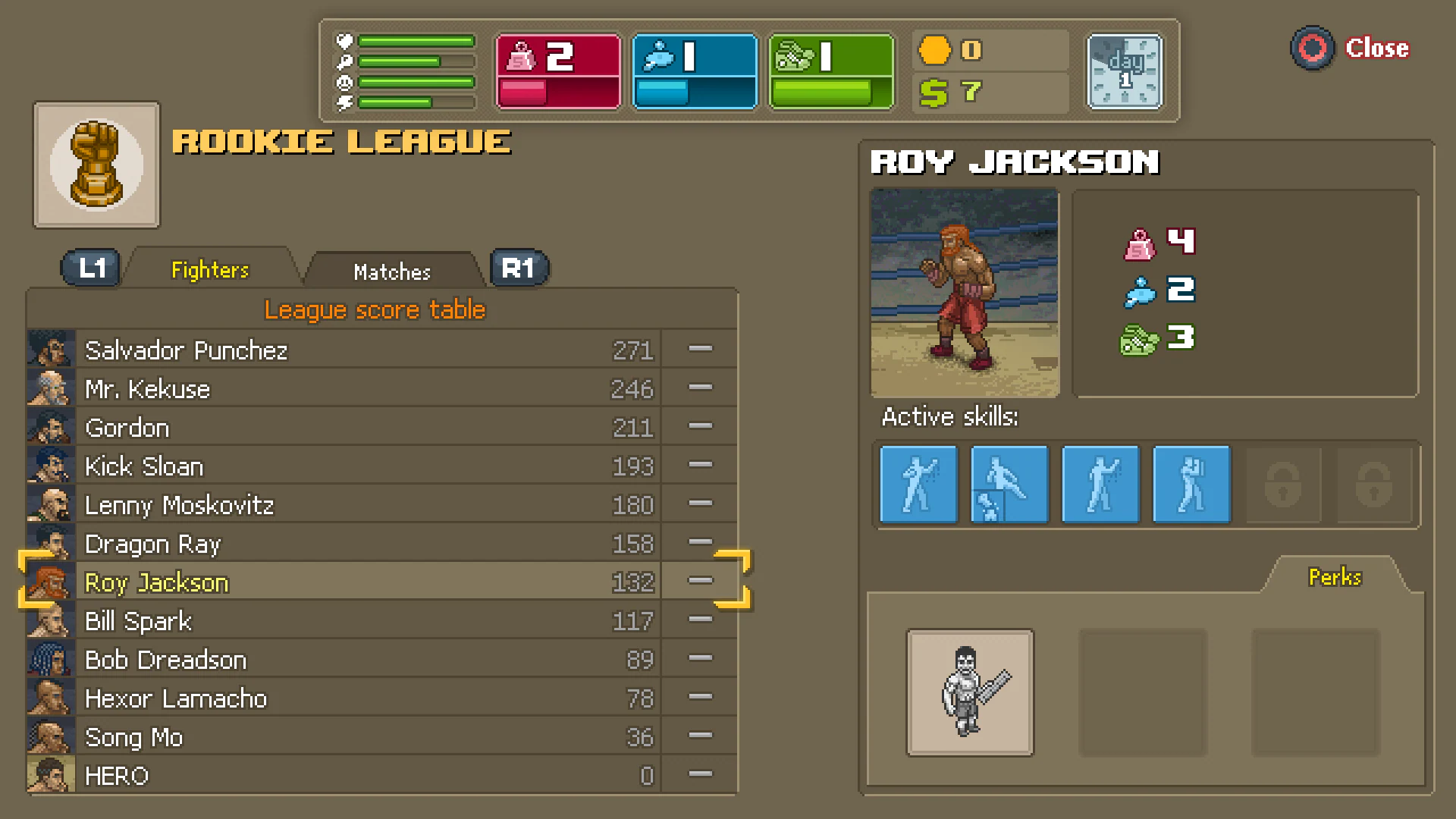Click the day 1 calendar icon
Viewport: 1456px width, 819px height.
coord(1125,71)
